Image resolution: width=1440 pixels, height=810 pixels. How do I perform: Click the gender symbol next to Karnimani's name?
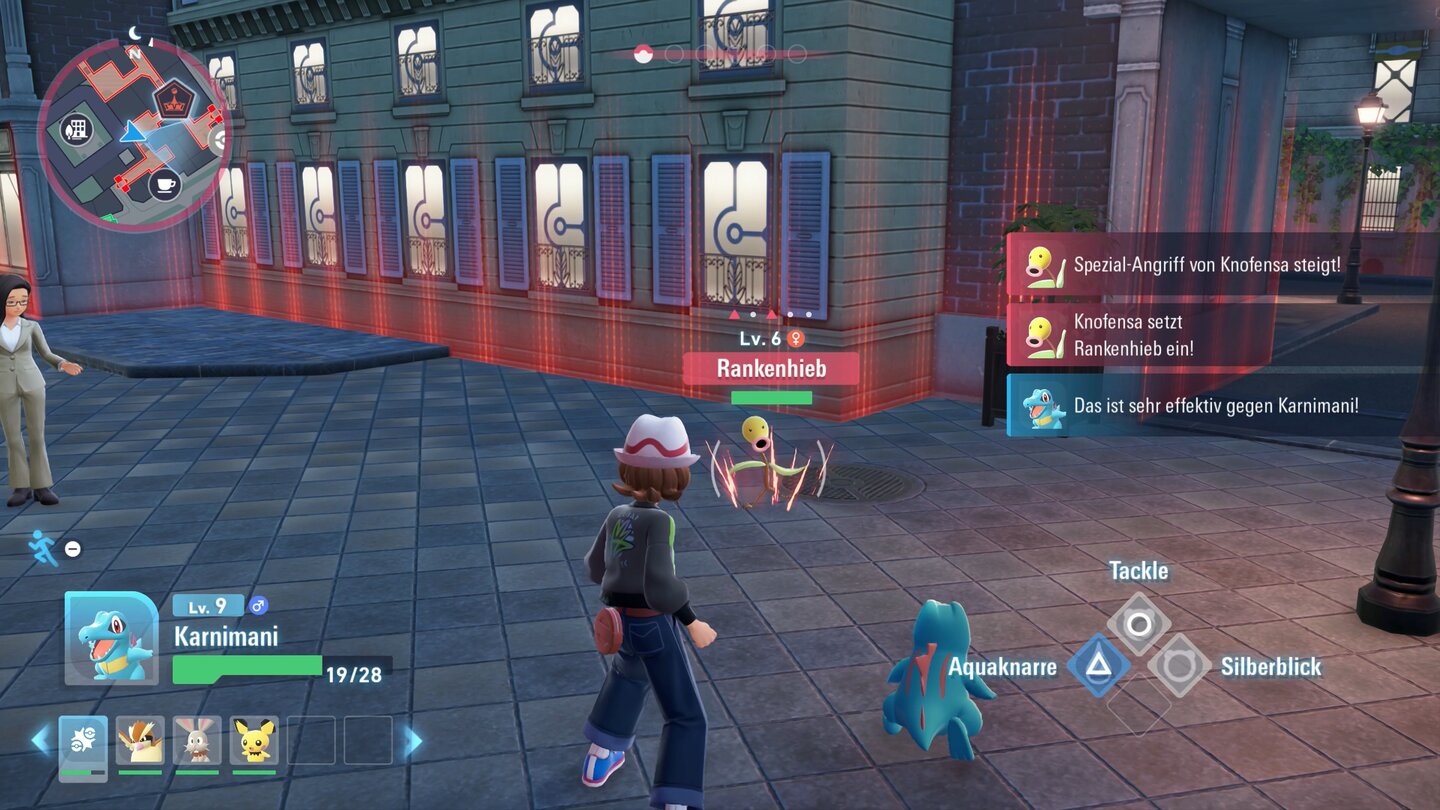(258, 604)
